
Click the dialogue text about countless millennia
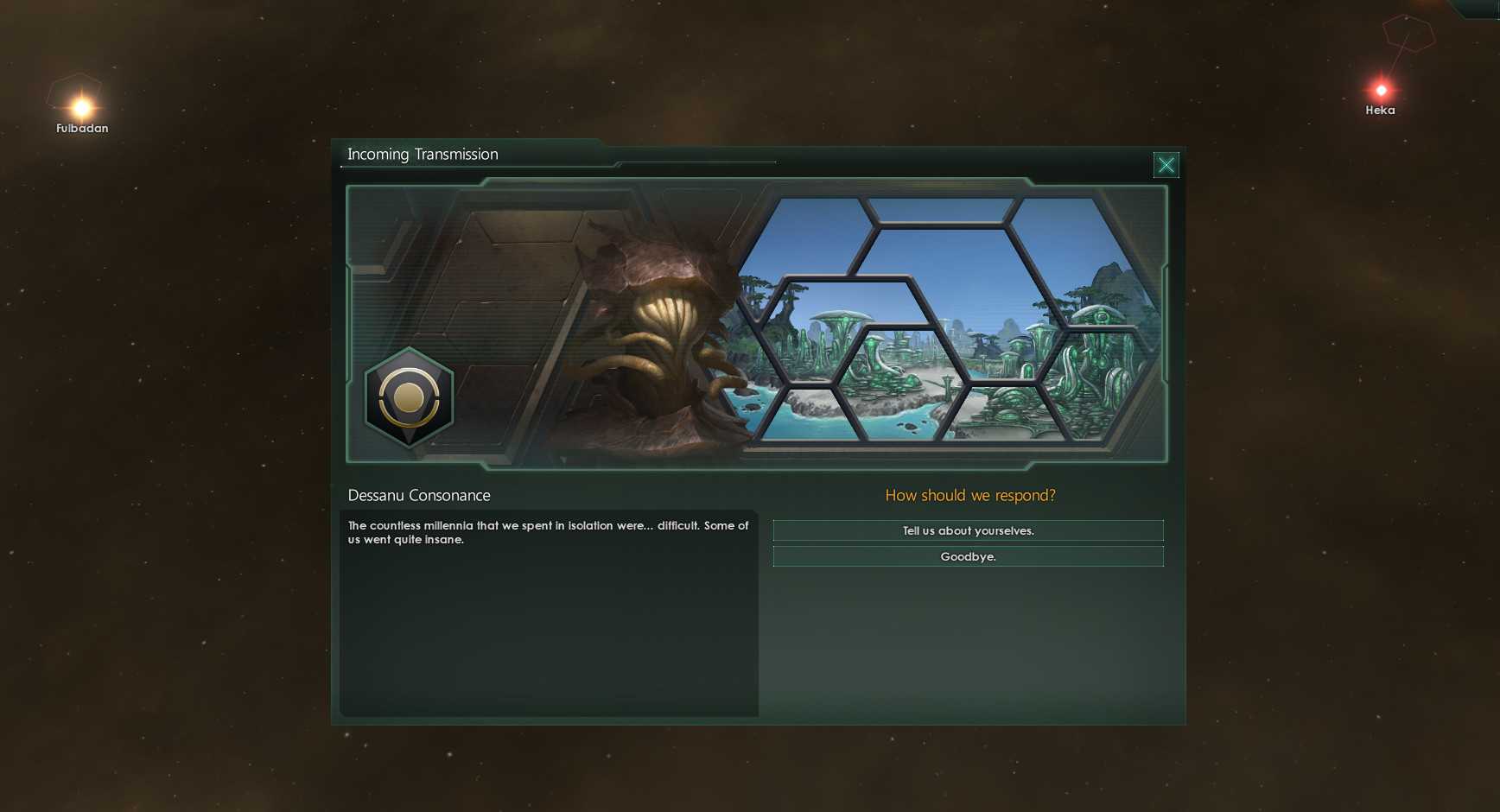click(546, 531)
